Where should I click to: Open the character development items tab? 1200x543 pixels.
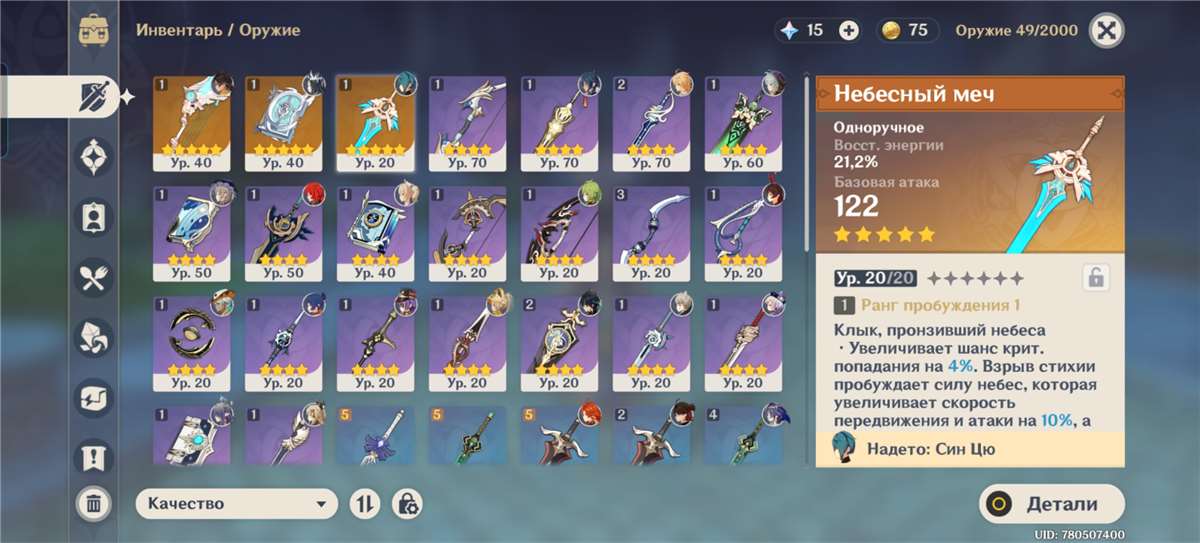[94, 217]
